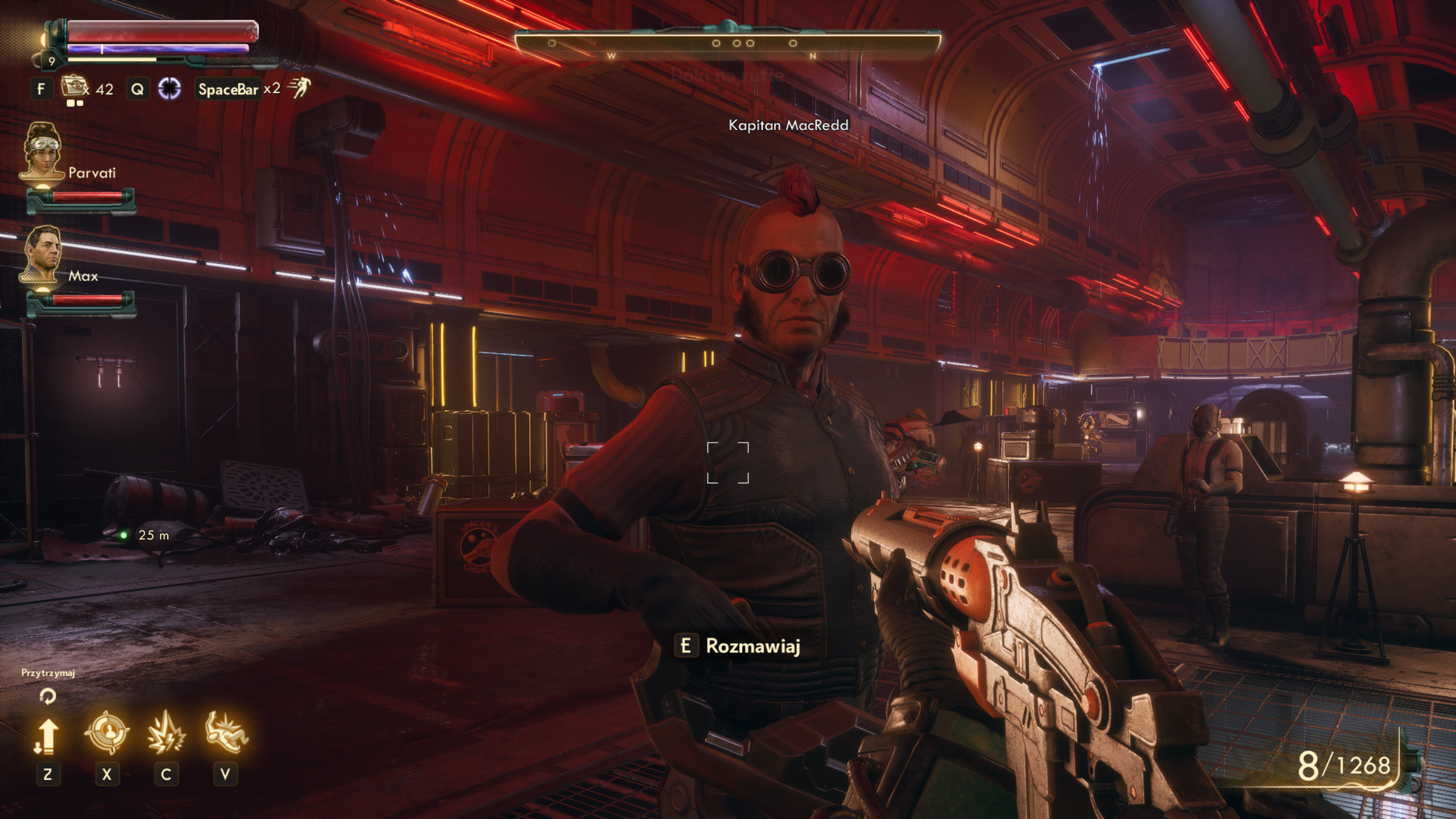Select the green quest marker showing 25 m

point(124,535)
